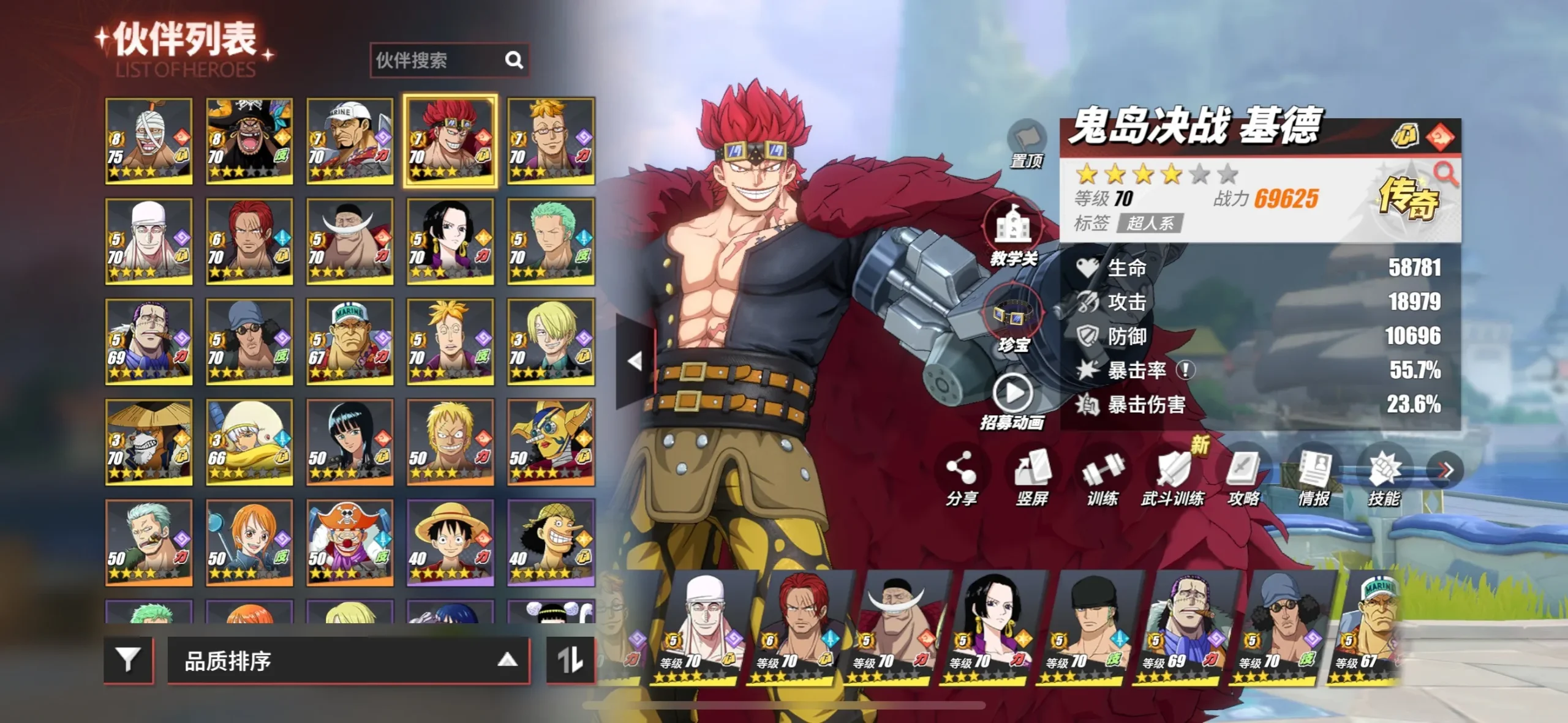
Task: Switch to 竖屏 portrait view
Action: 1032,479
